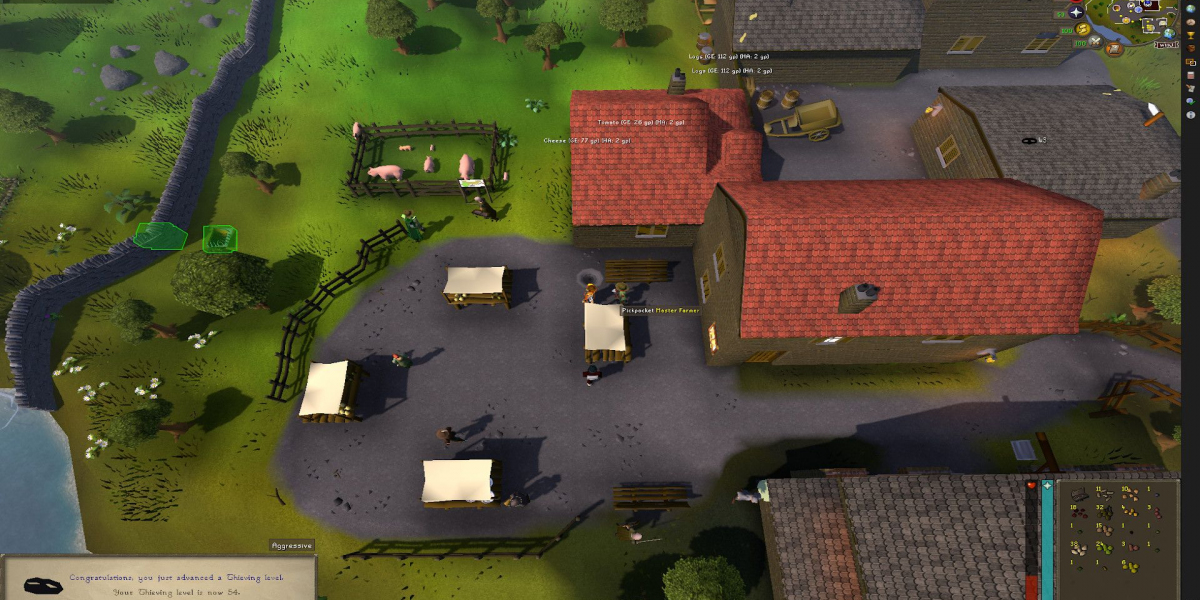Open the world map globe orb
The width and height of the screenshot is (1200, 600).
point(1169,34)
